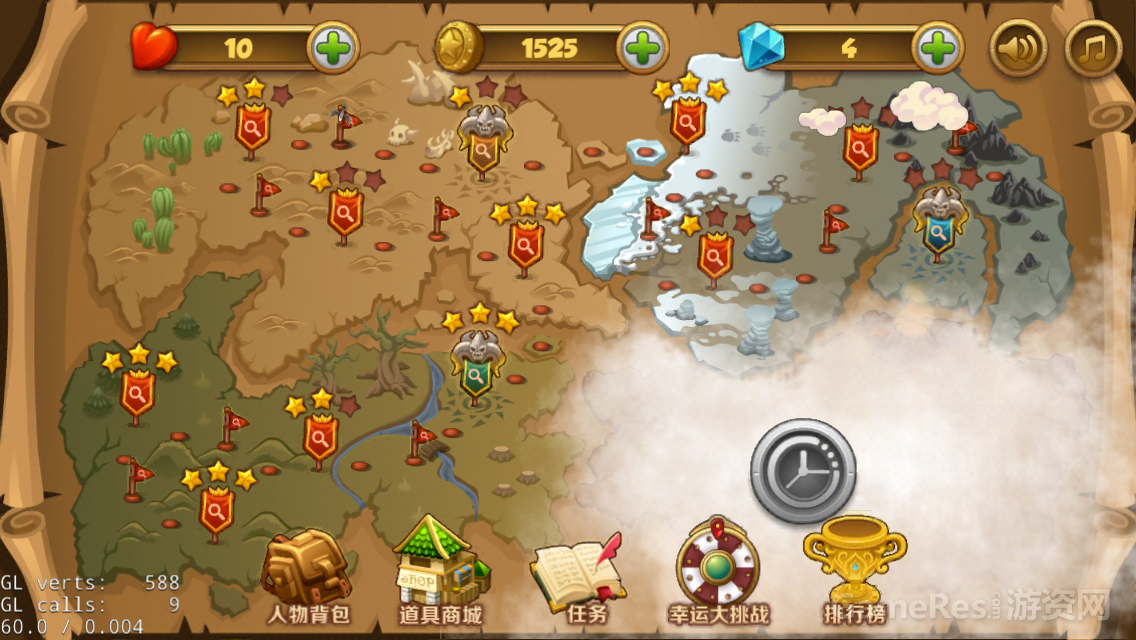Tap the plus button beside blue gems
This screenshot has height=640, width=1136.
click(x=937, y=47)
